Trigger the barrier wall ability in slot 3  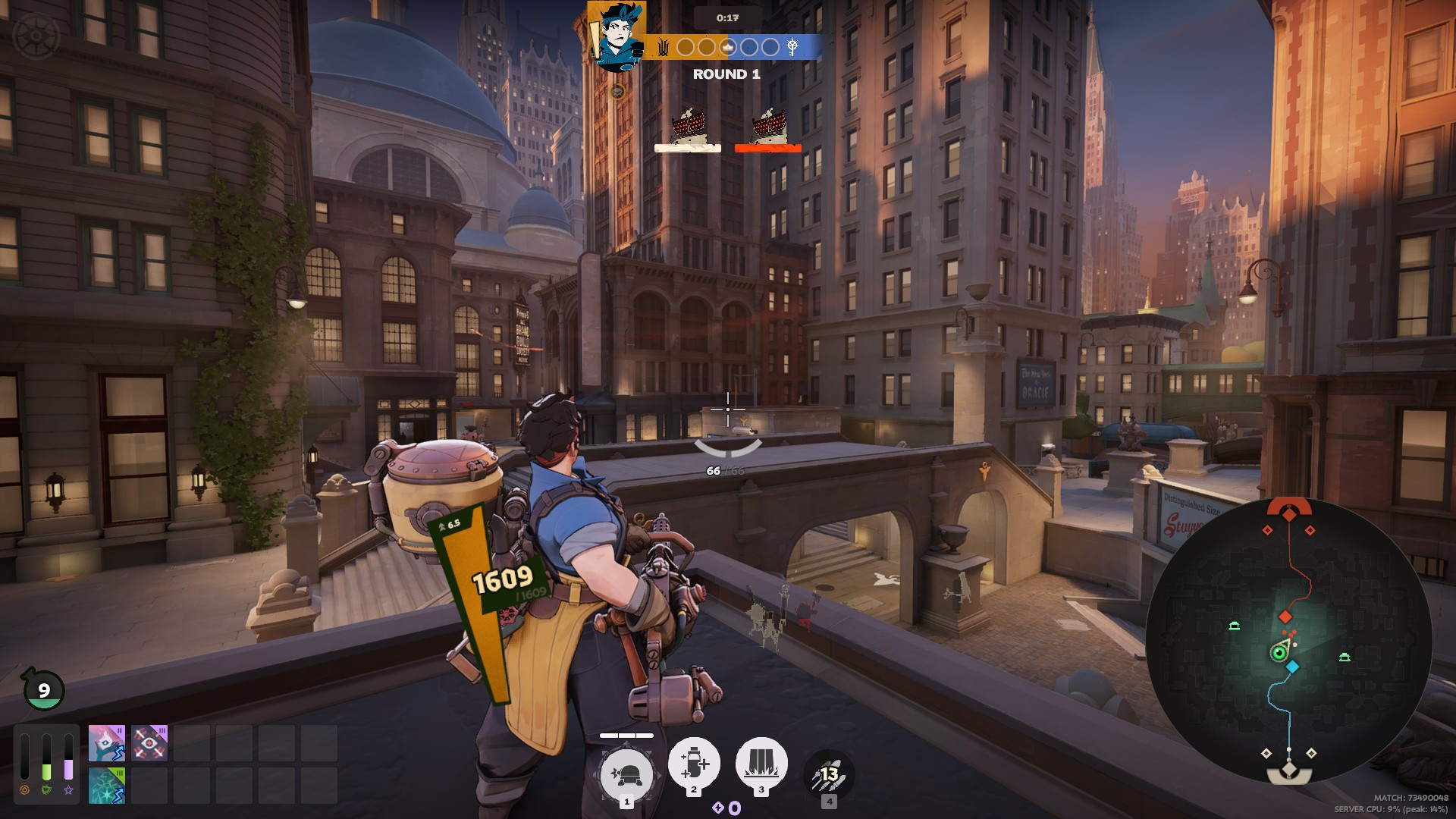[761, 762]
